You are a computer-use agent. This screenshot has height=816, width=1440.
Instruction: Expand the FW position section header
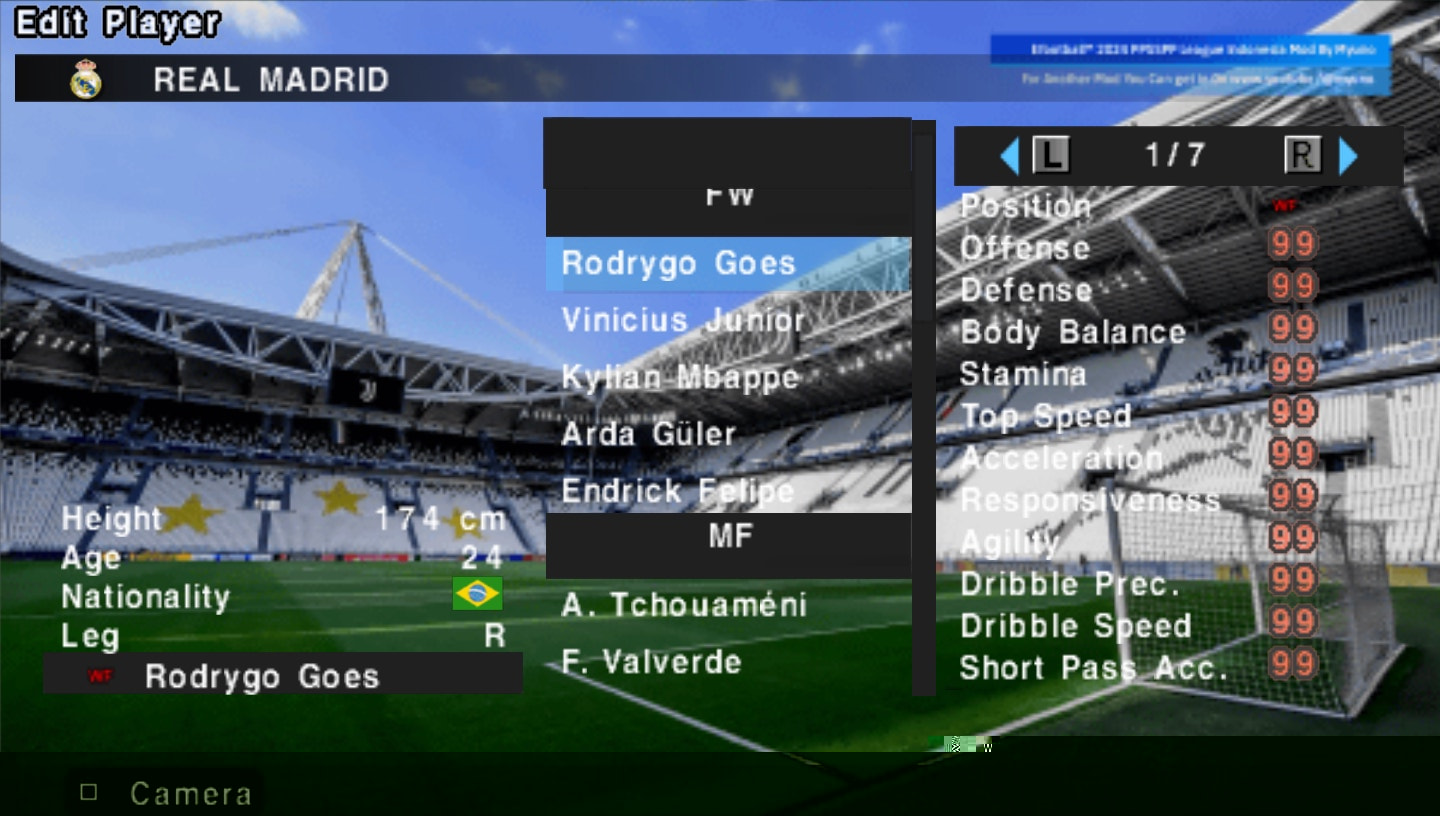pos(728,195)
